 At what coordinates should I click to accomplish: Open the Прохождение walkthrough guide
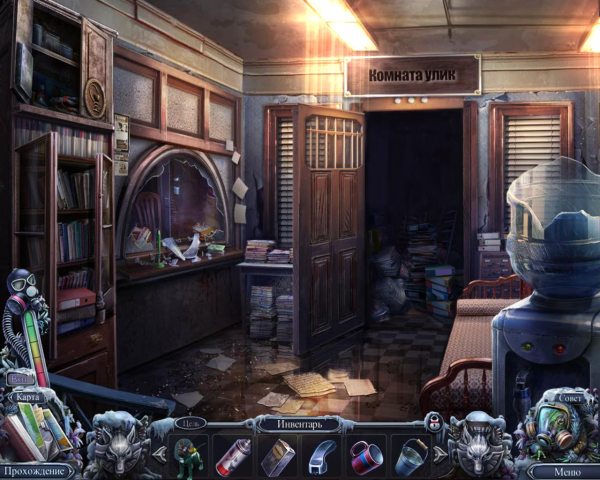click(x=38, y=470)
